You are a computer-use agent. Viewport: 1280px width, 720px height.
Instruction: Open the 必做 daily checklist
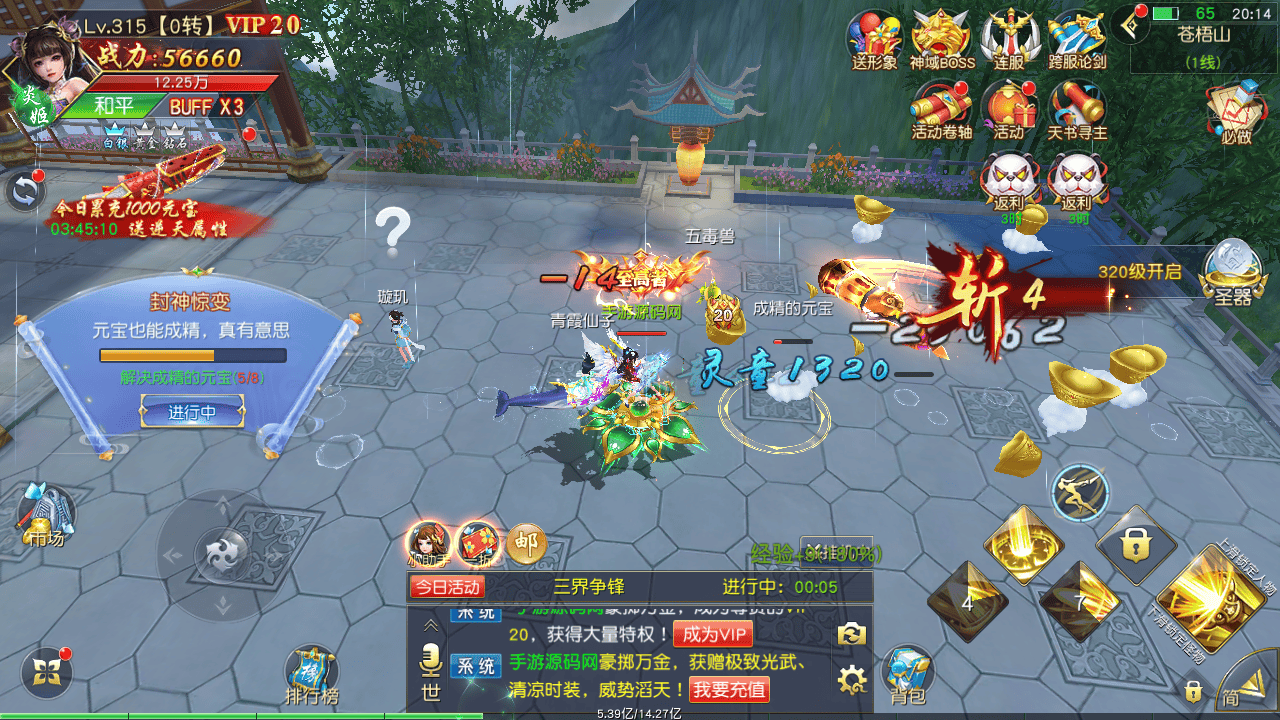pyautogui.click(x=1236, y=110)
